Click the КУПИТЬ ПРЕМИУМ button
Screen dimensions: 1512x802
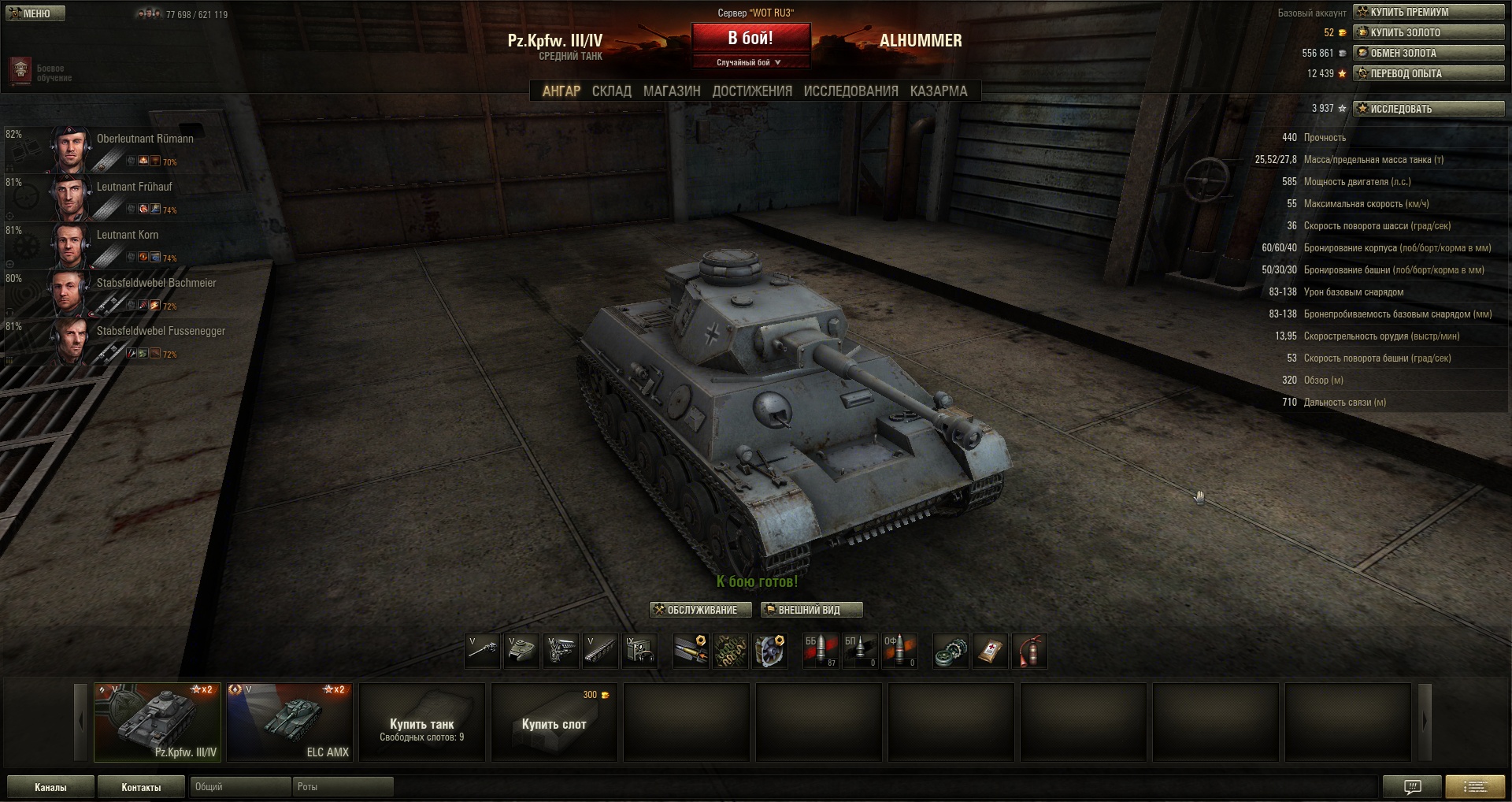(1428, 12)
